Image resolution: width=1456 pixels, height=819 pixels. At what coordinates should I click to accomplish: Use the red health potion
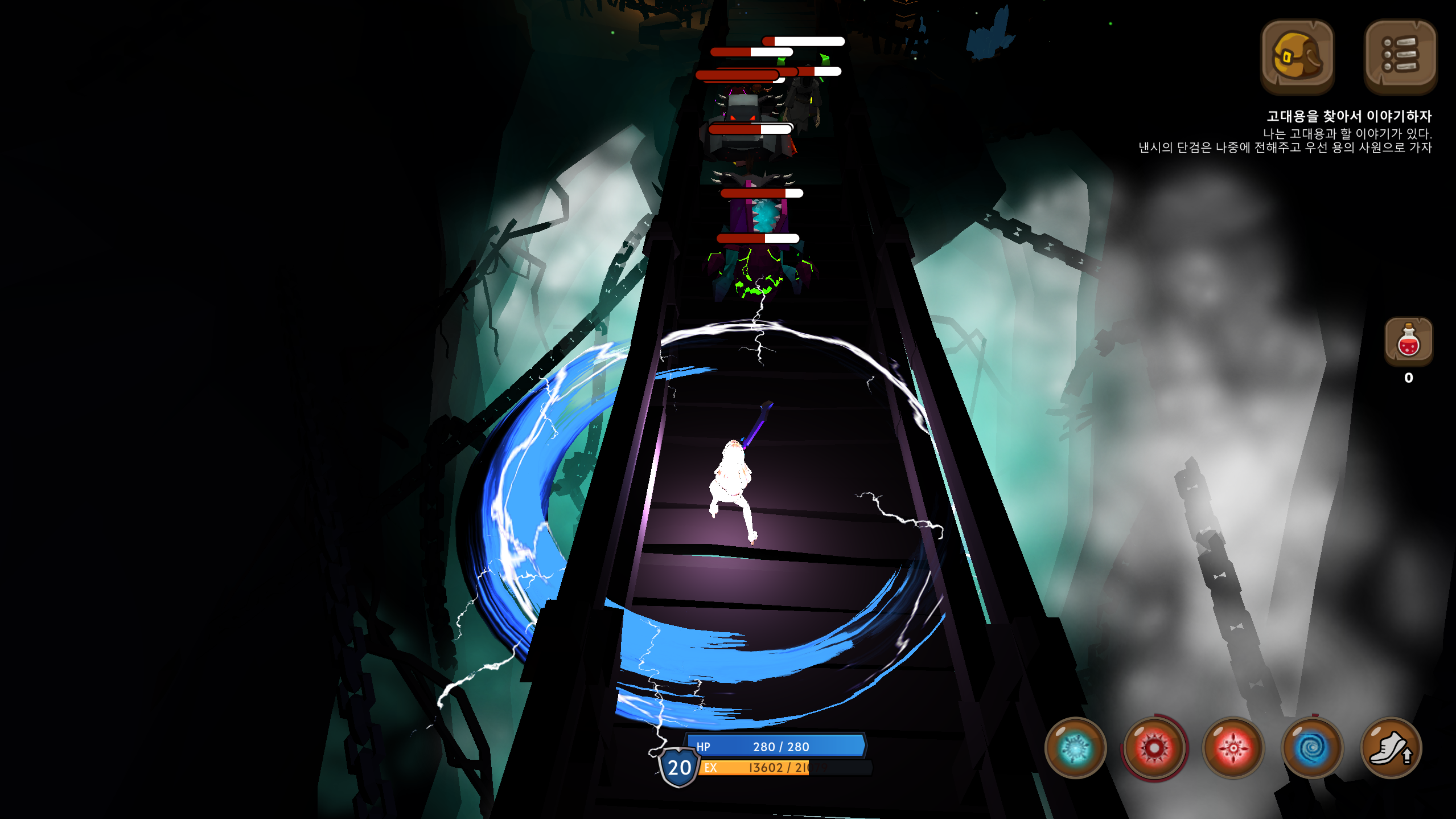click(1408, 341)
